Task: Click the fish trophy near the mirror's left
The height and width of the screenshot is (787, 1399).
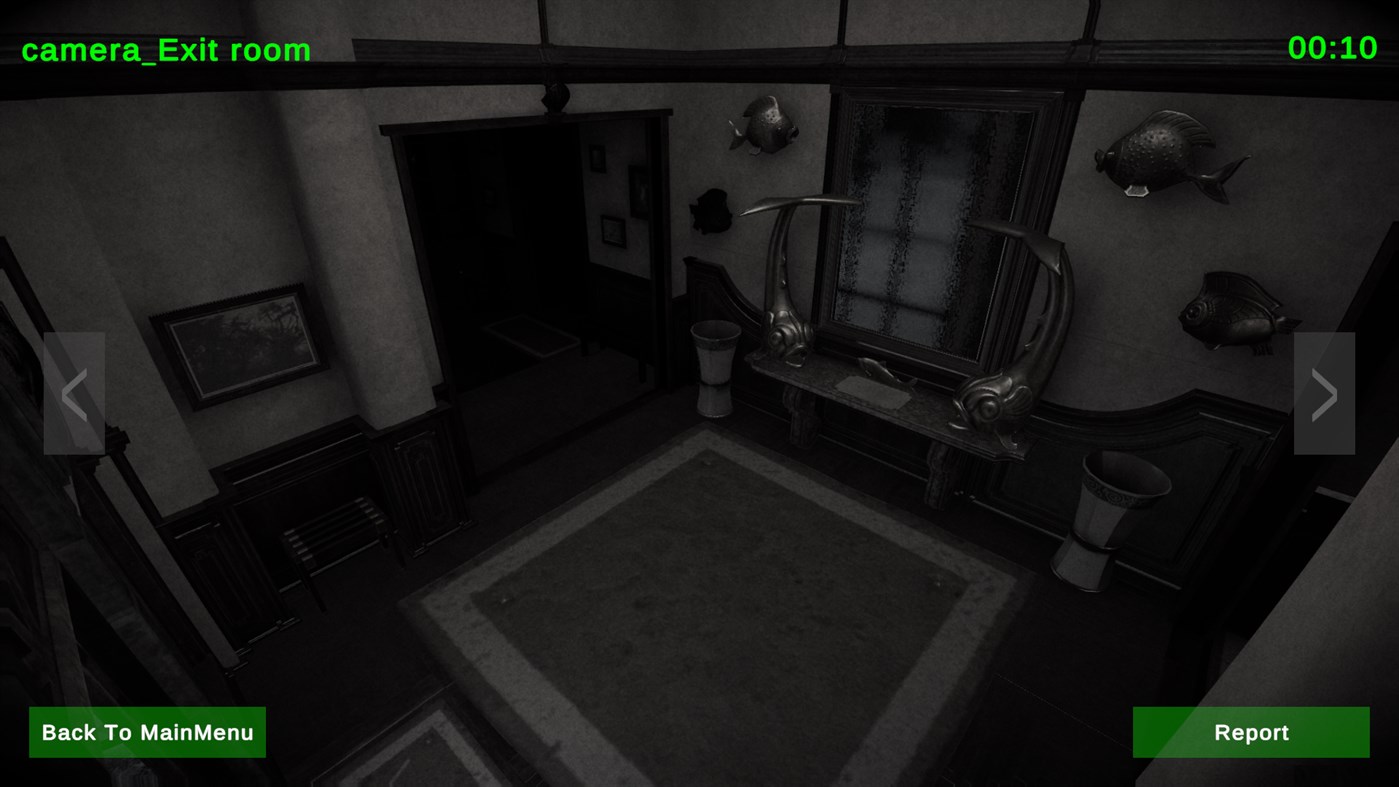Action: pyautogui.click(x=764, y=126)
